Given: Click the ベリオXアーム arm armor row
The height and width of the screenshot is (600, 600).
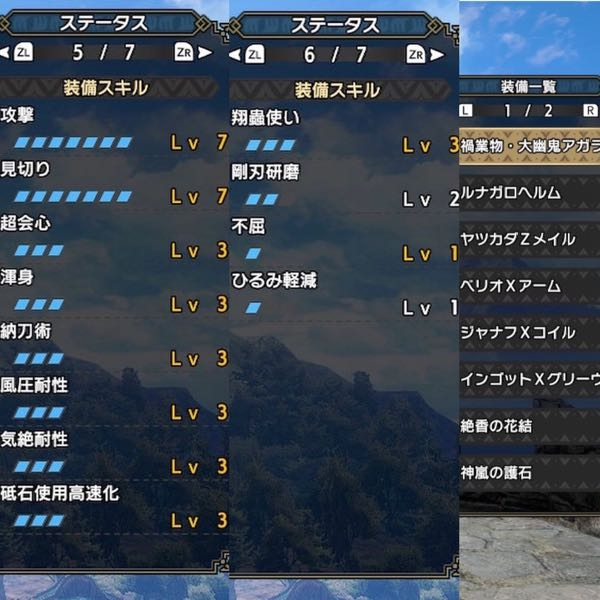Looking at the screenshot, I should click(530, 286).
